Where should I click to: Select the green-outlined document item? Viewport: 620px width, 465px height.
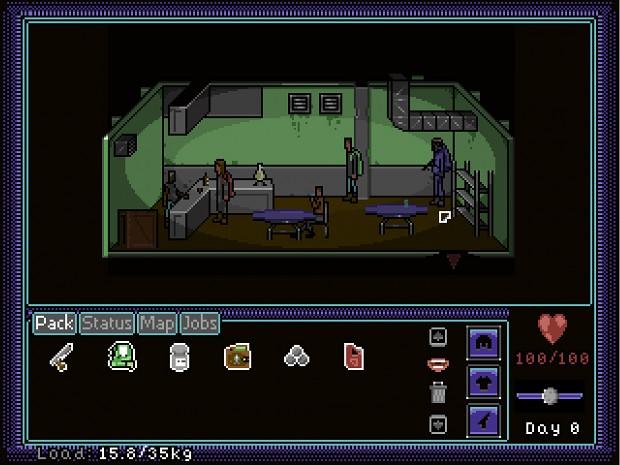pos(121,357)
